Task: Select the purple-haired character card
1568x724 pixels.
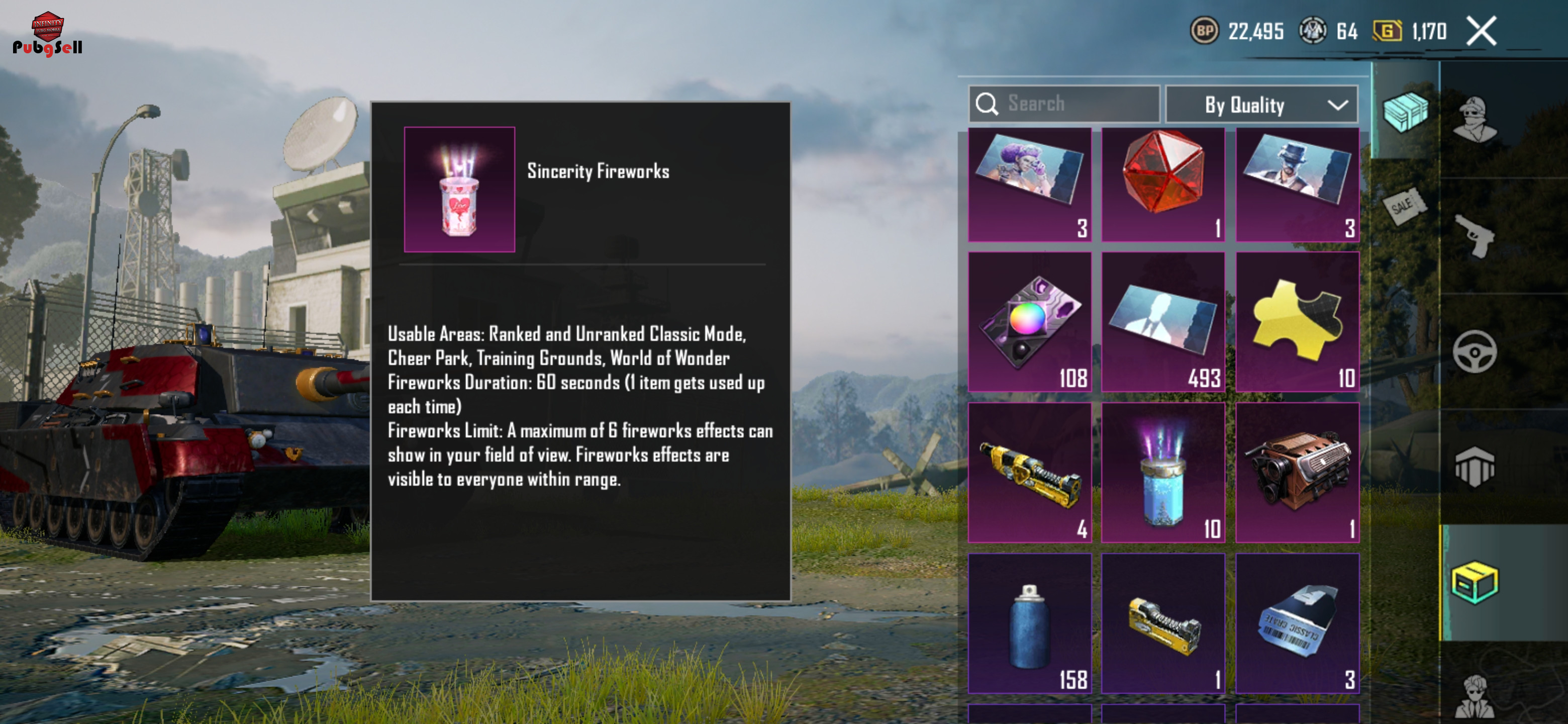Action: coord(1029,184)
